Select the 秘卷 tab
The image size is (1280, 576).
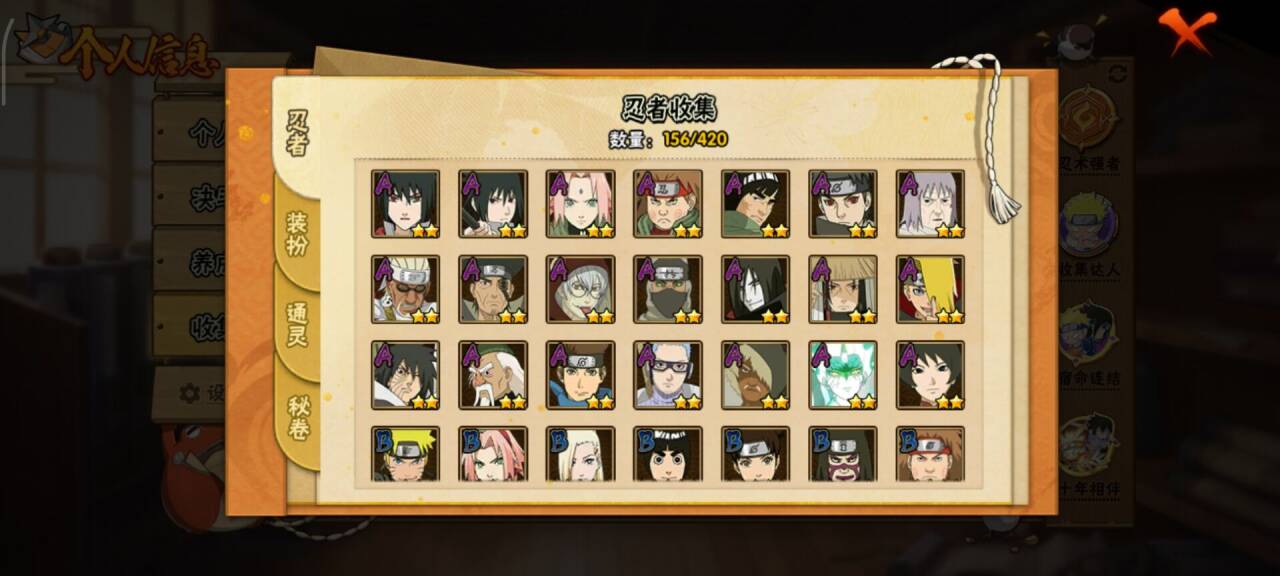pyautogui.click(x=298, y=418)
